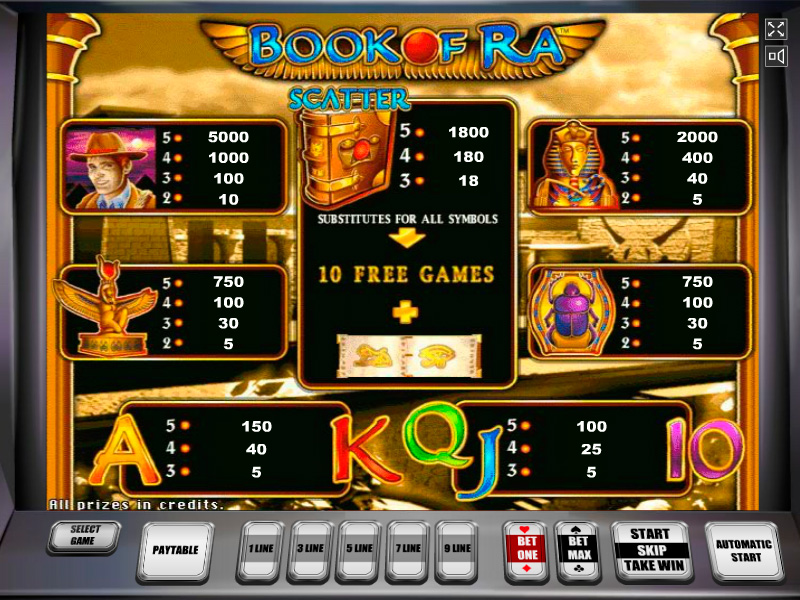Switch to 9 Line play
Screen dimensions: 800x600
tap(457, 549)
